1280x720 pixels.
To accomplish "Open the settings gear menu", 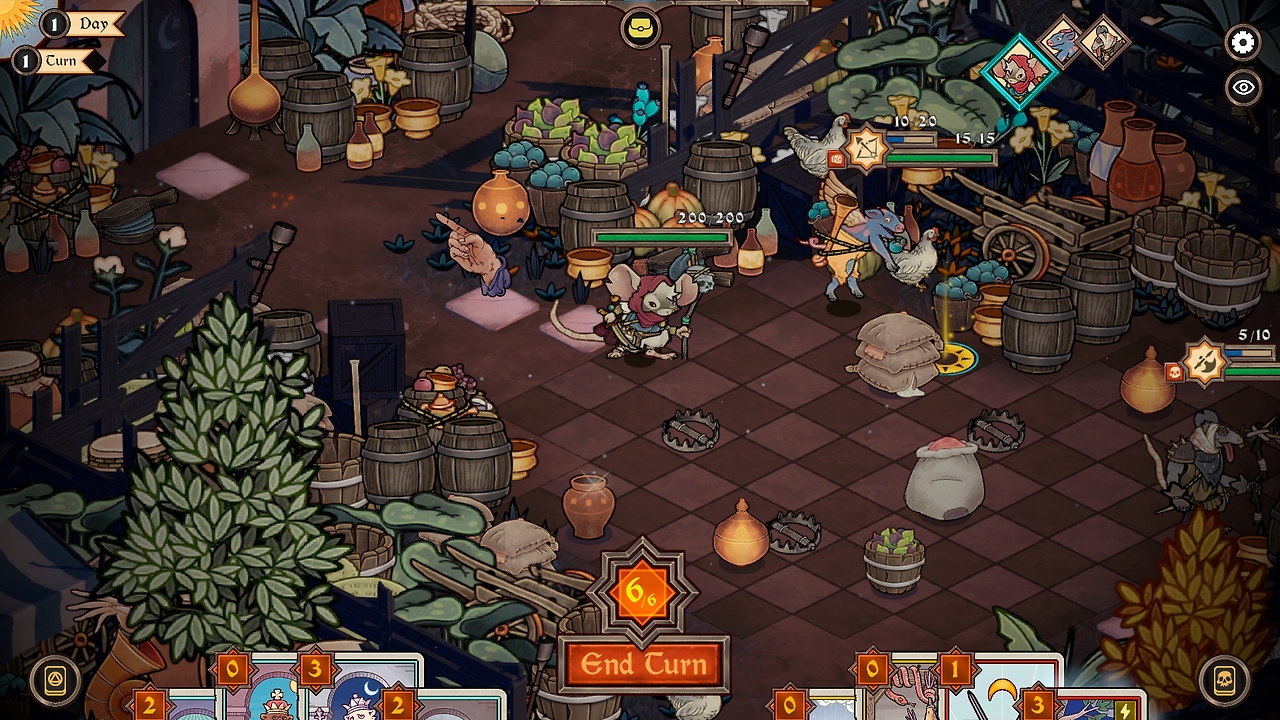I will coord(1241,43).
